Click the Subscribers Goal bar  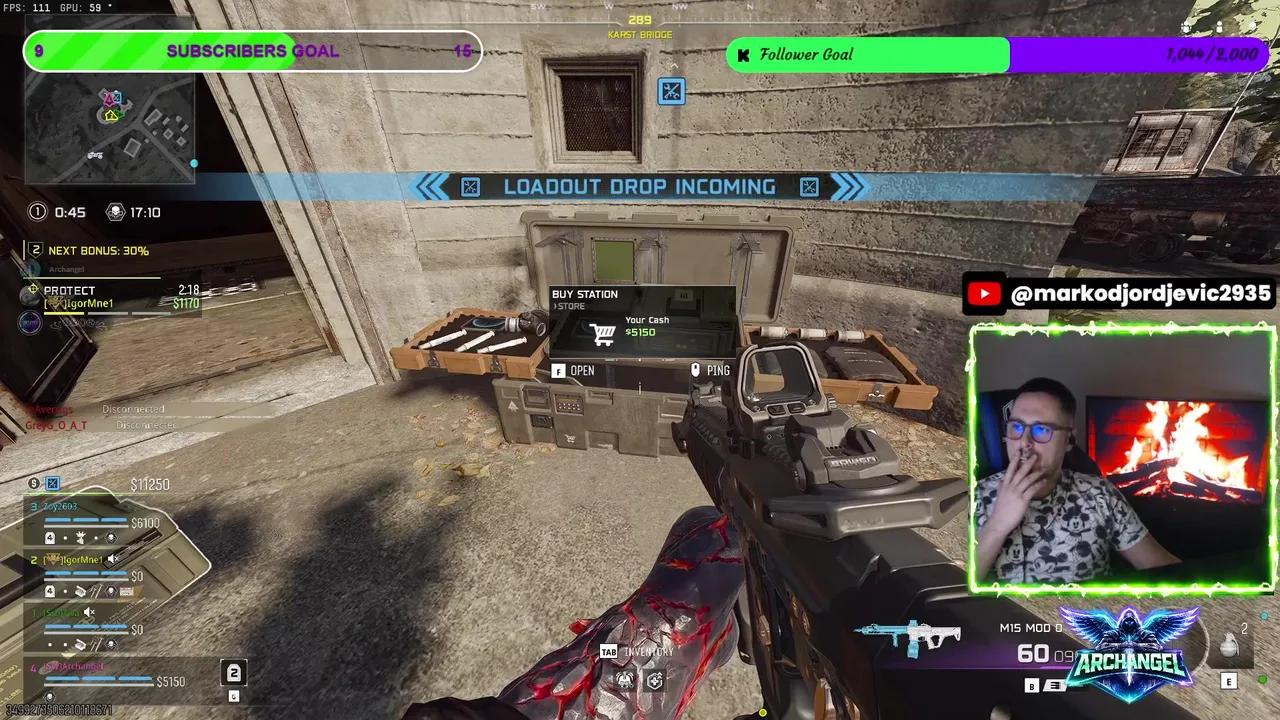252,52
